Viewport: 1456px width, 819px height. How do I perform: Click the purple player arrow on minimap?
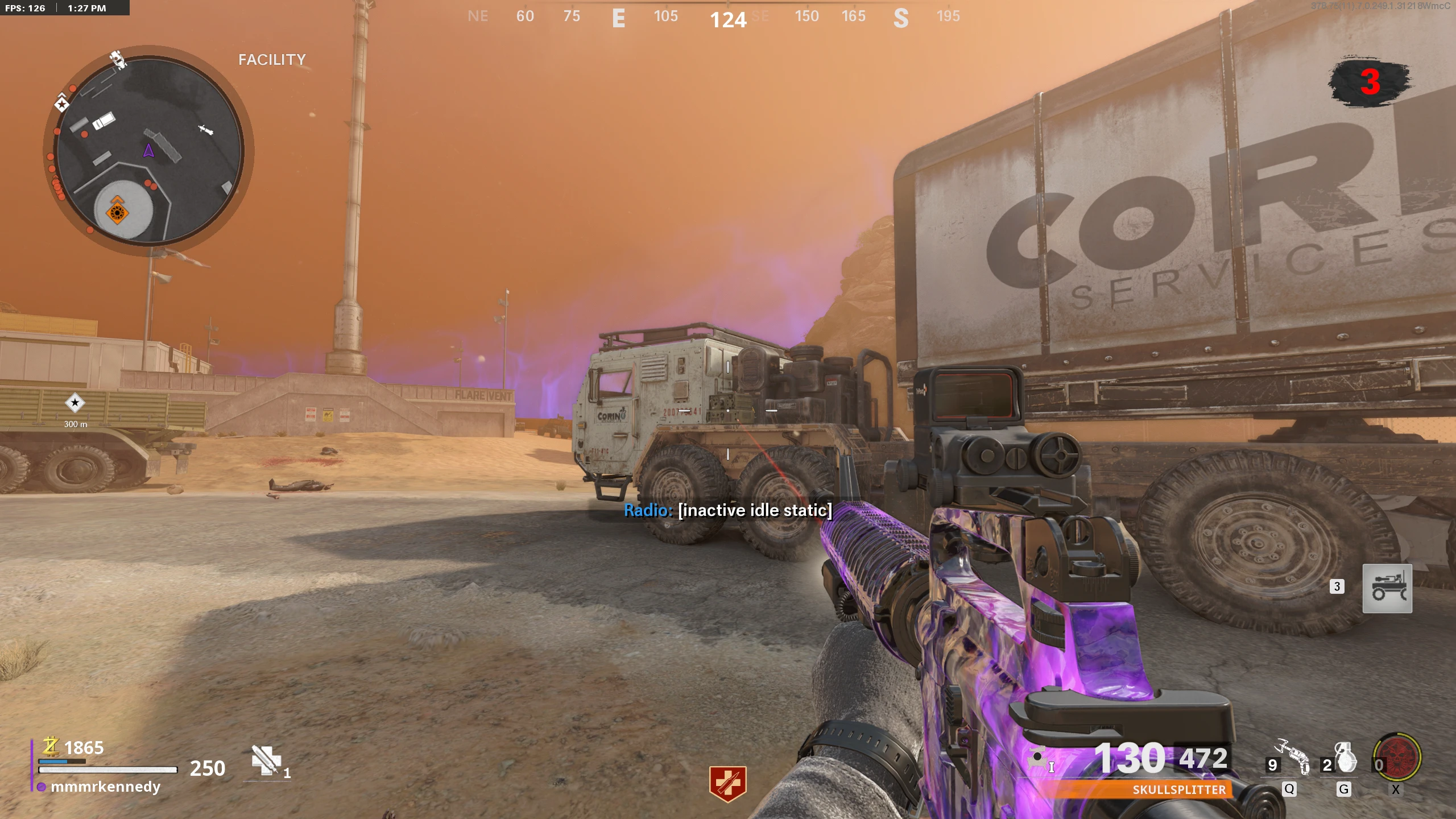point(148,151)
